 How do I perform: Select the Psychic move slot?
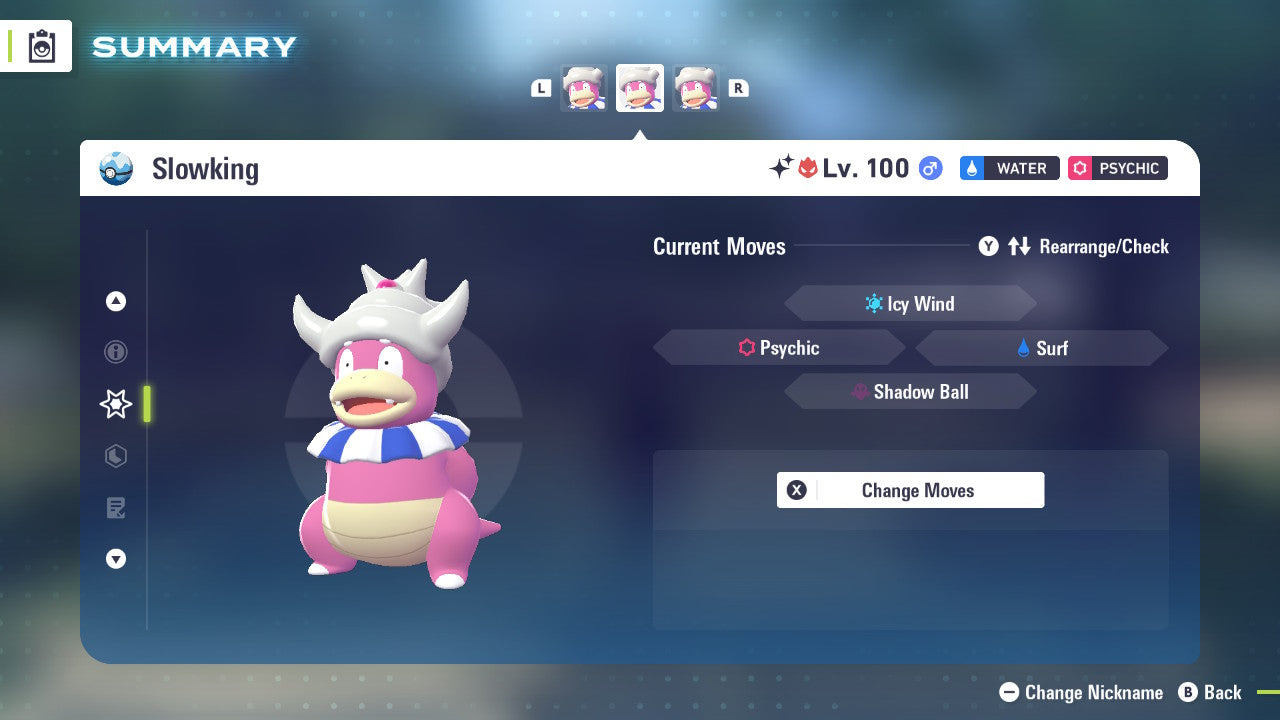(x=779, y=348)
